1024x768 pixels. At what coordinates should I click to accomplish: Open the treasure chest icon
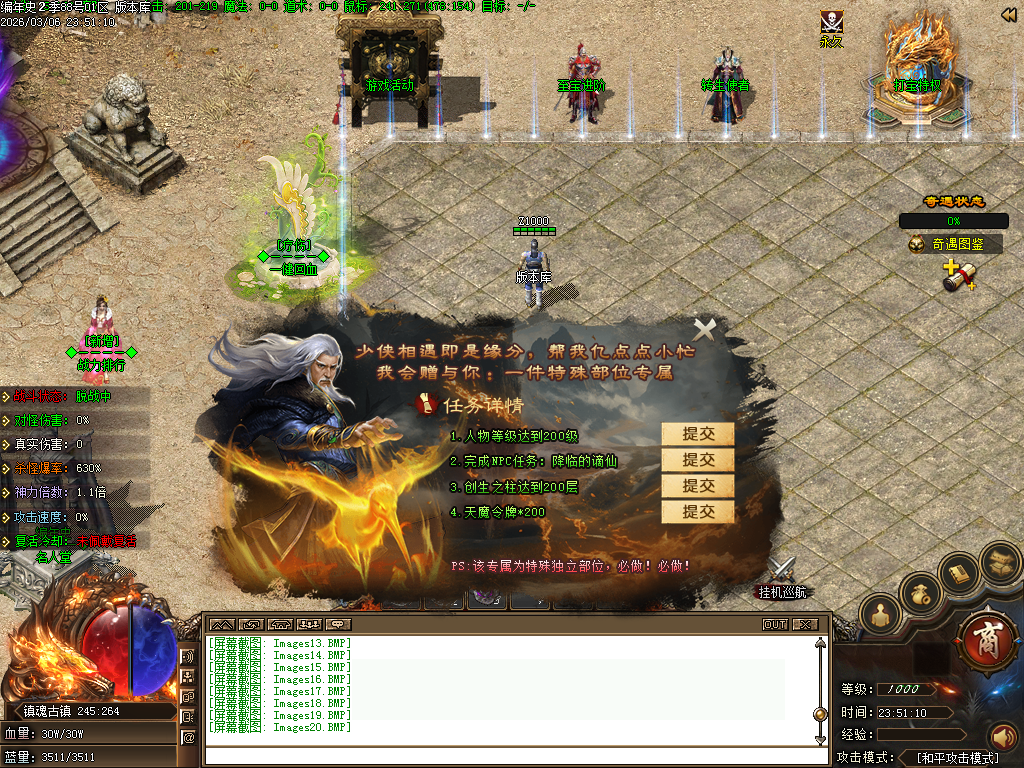click(1000, 561)
